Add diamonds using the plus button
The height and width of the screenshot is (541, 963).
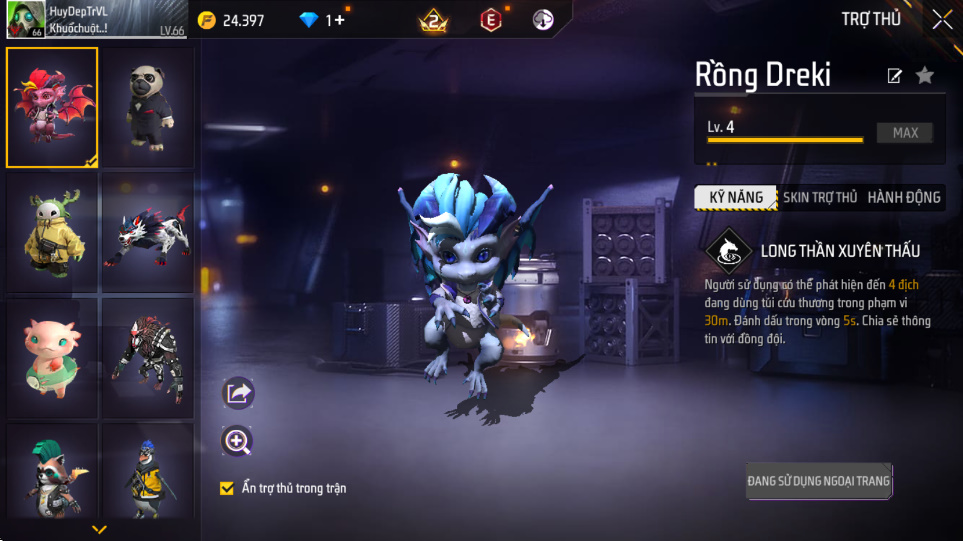click(x=340, y=20)
